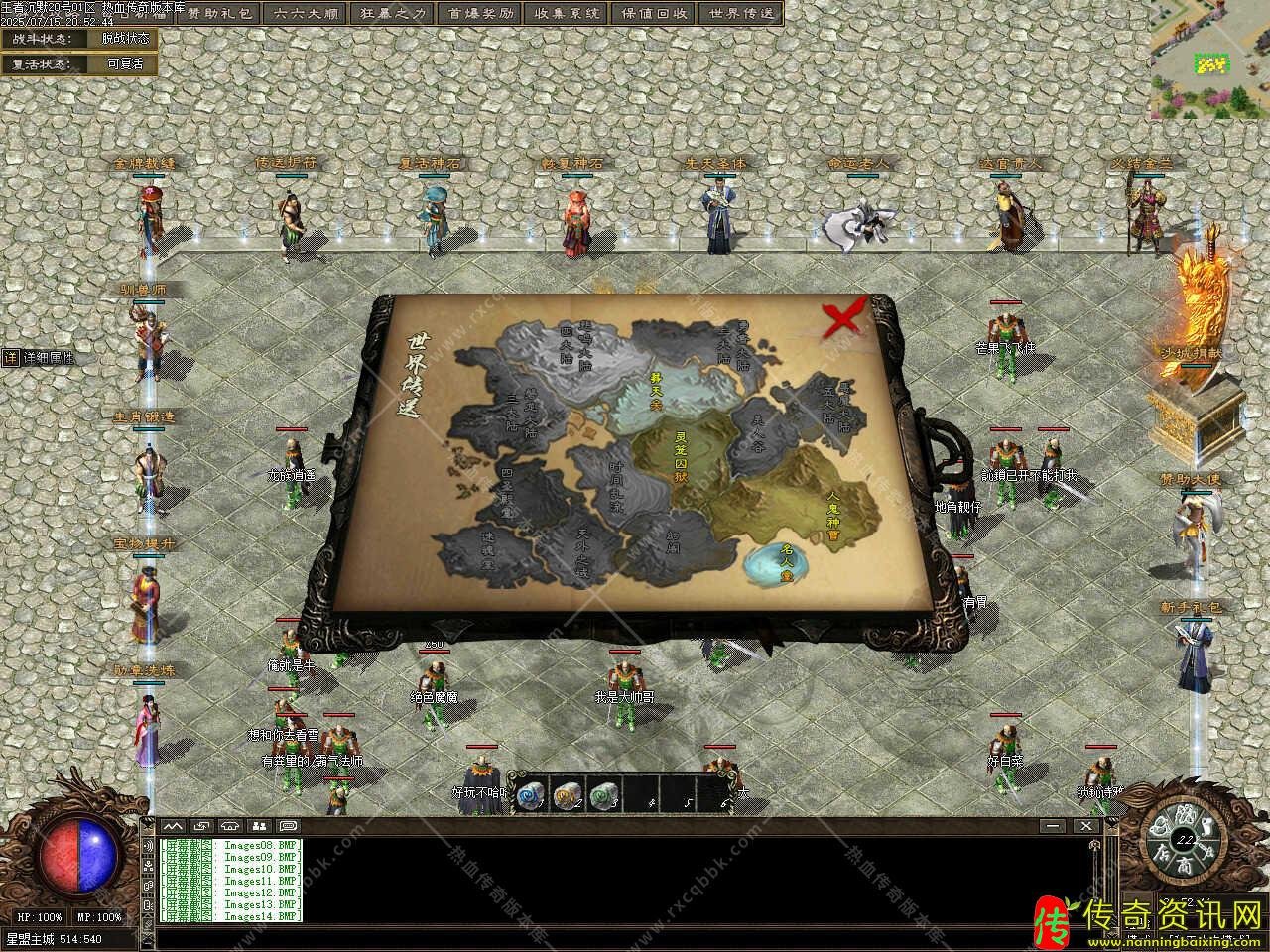The height and width of the screenshot is (952, 1270).
Task: Open the 保值回收 menu
Action: coord(654,13)
